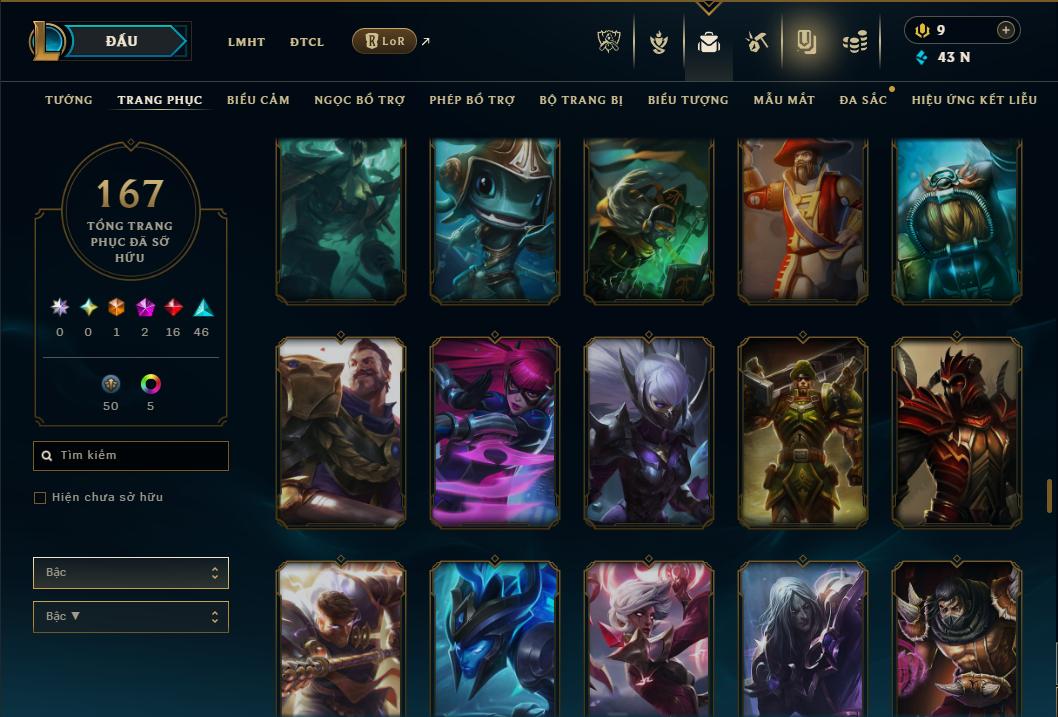Open the BIỂU CẢM tab

(258, 100)
